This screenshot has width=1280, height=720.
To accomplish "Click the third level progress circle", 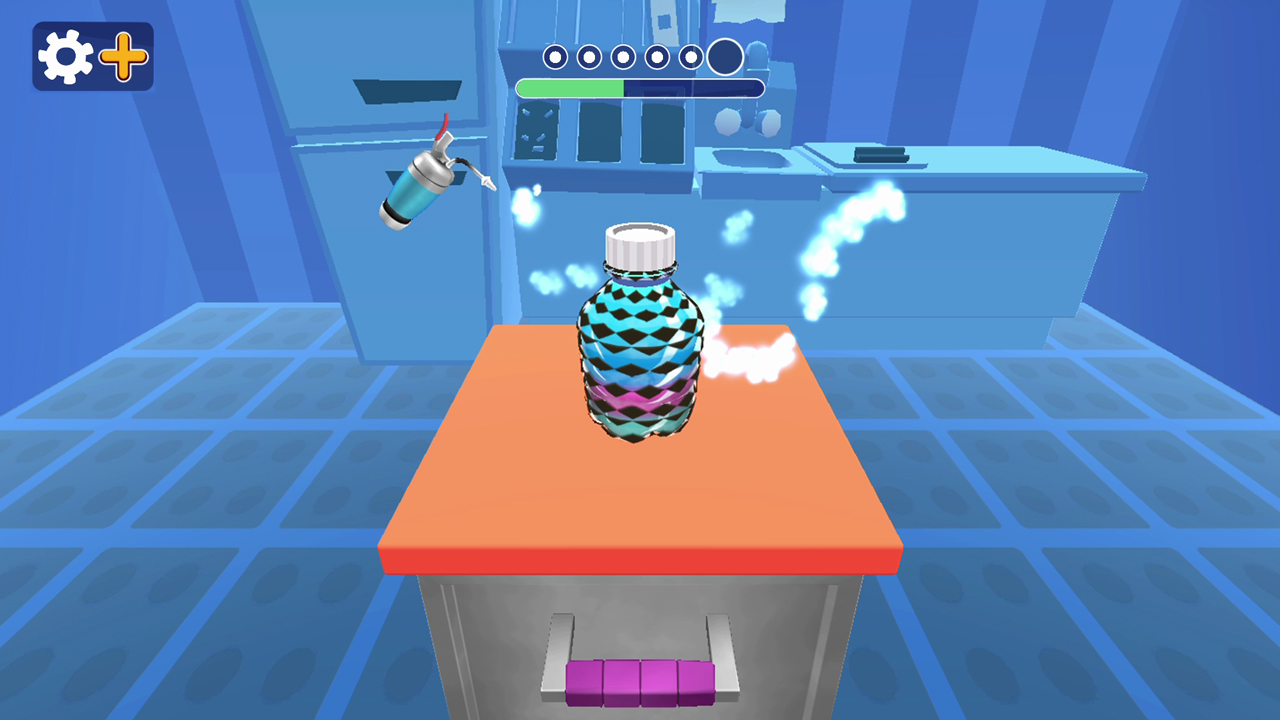I will click(x=621, y=57).
